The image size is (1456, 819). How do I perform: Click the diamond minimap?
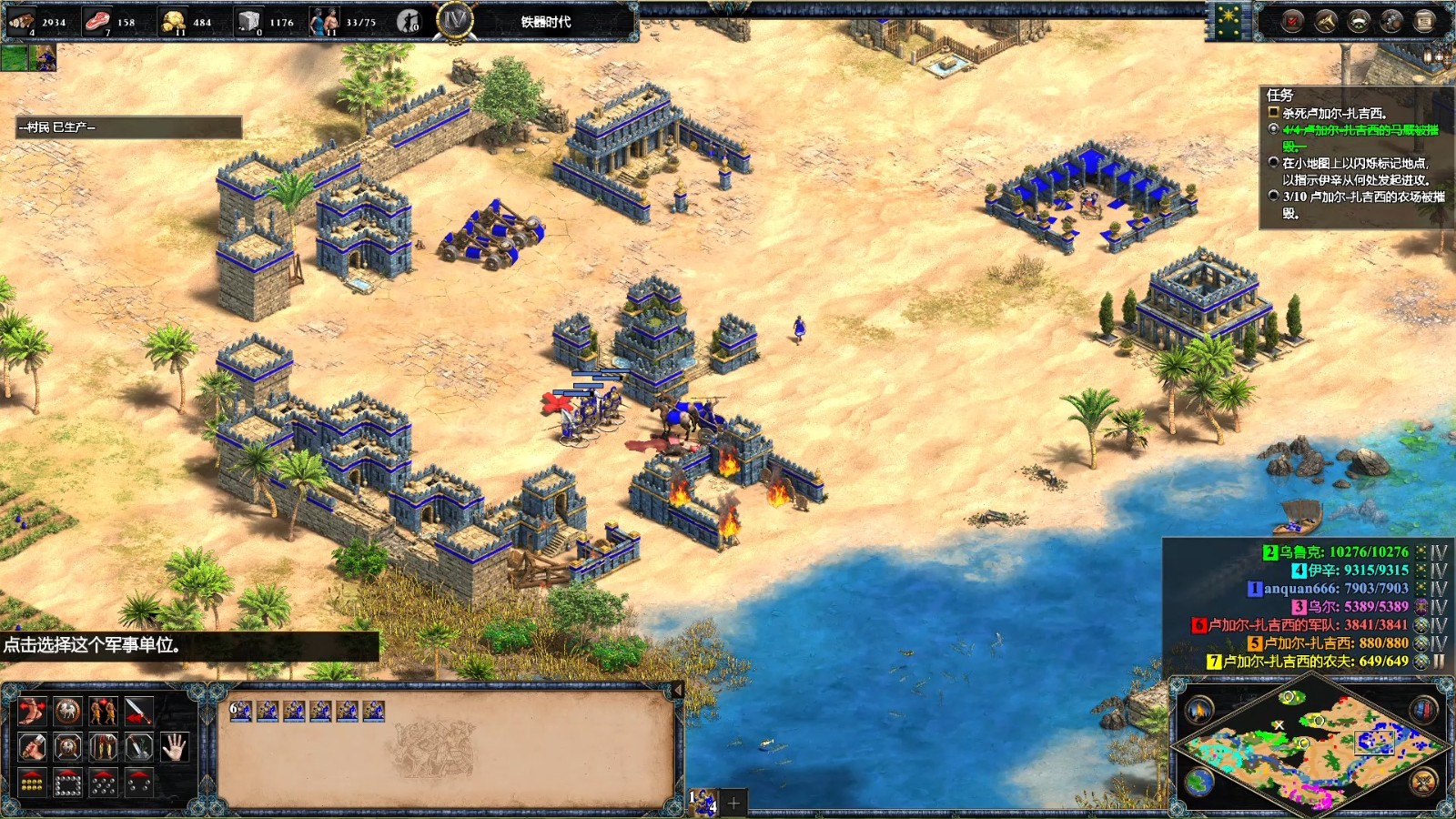(x=1311, y=747)
